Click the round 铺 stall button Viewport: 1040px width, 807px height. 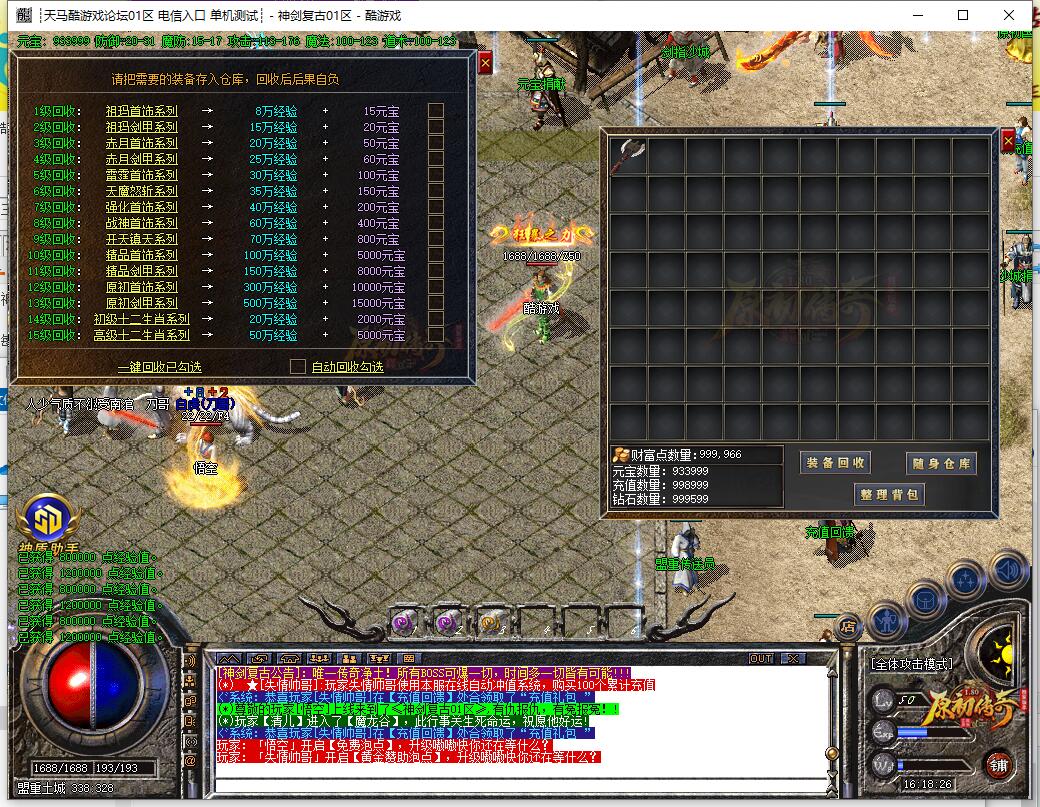click(x=999, y=765)
